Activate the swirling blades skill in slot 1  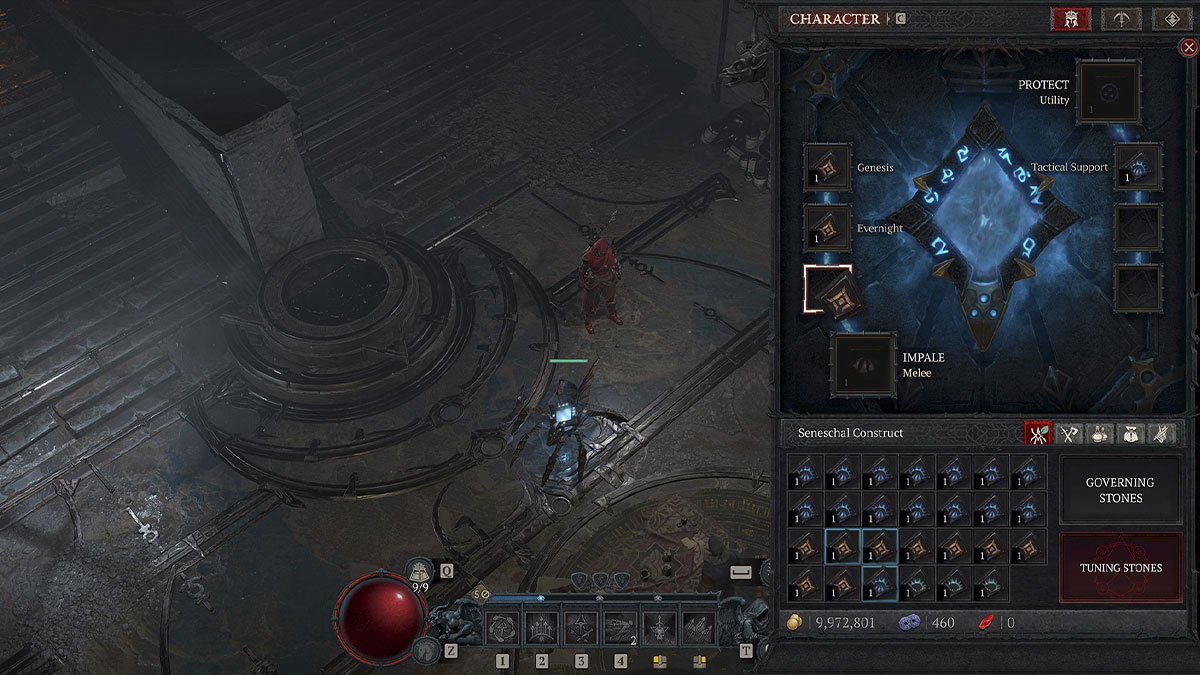click(502, 629)
